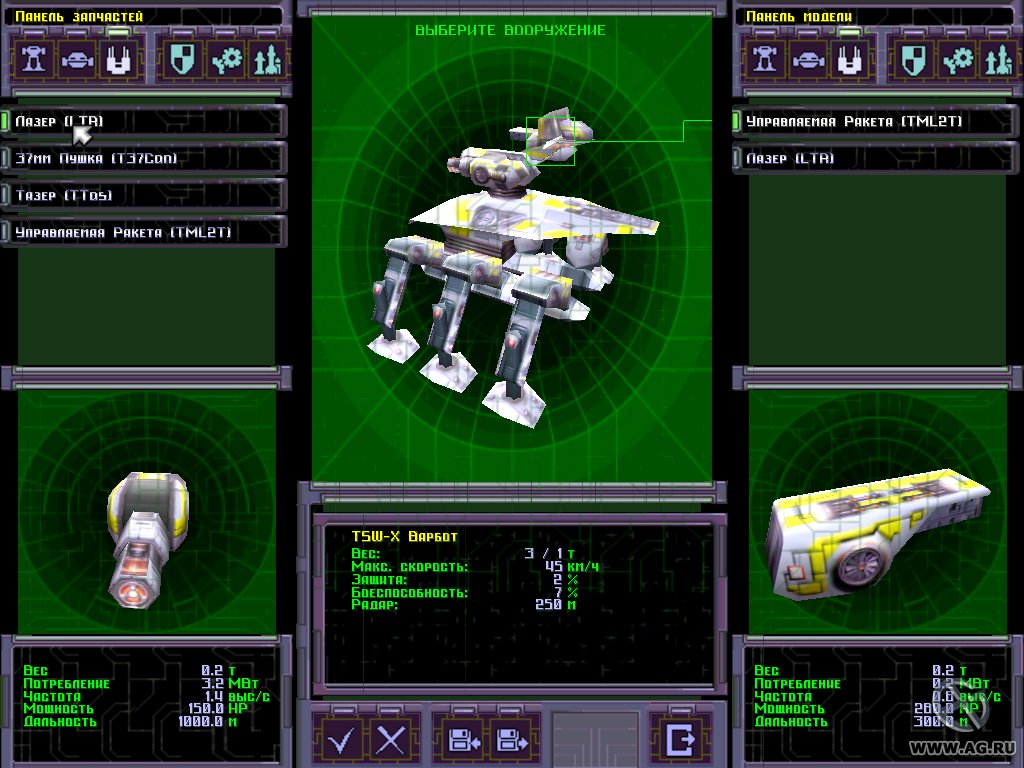Show the shield category in model panel
The height and width of the screenshot is (768, 1024).
click(912, 59)
